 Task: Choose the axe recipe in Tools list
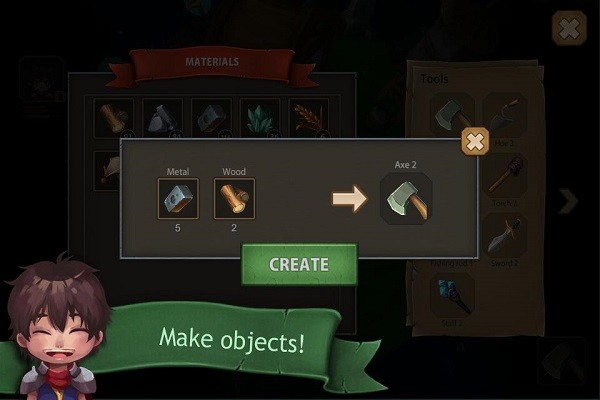tap(453, 115)
